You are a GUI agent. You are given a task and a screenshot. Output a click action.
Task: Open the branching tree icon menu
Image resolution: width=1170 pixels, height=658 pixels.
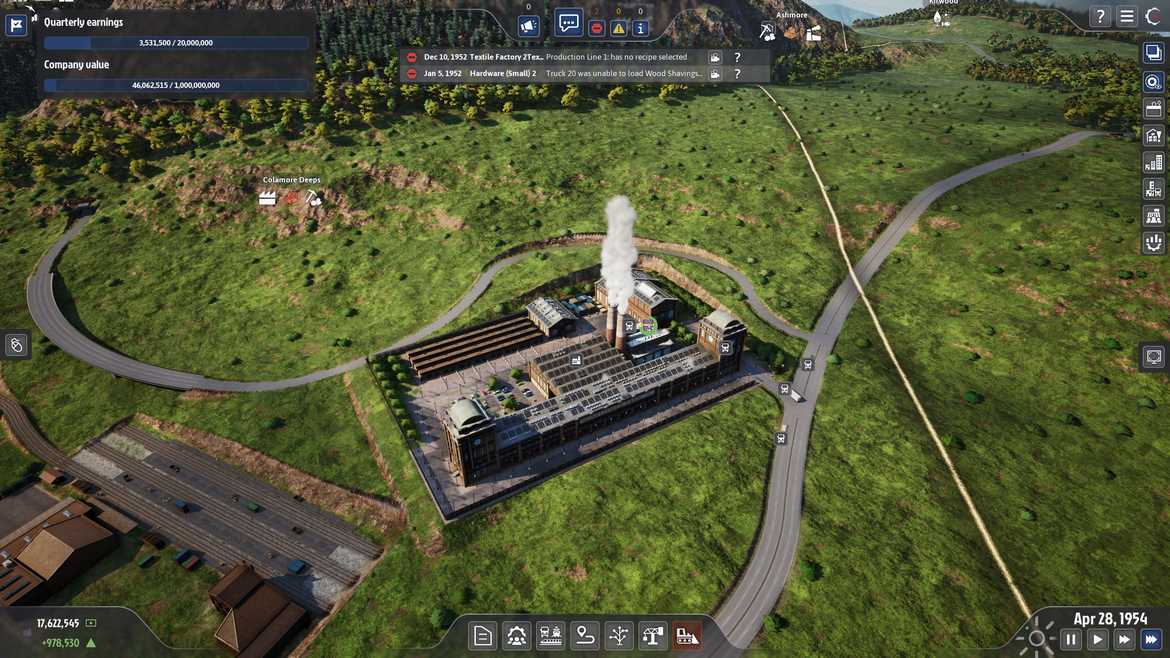[x=619, y=635]
